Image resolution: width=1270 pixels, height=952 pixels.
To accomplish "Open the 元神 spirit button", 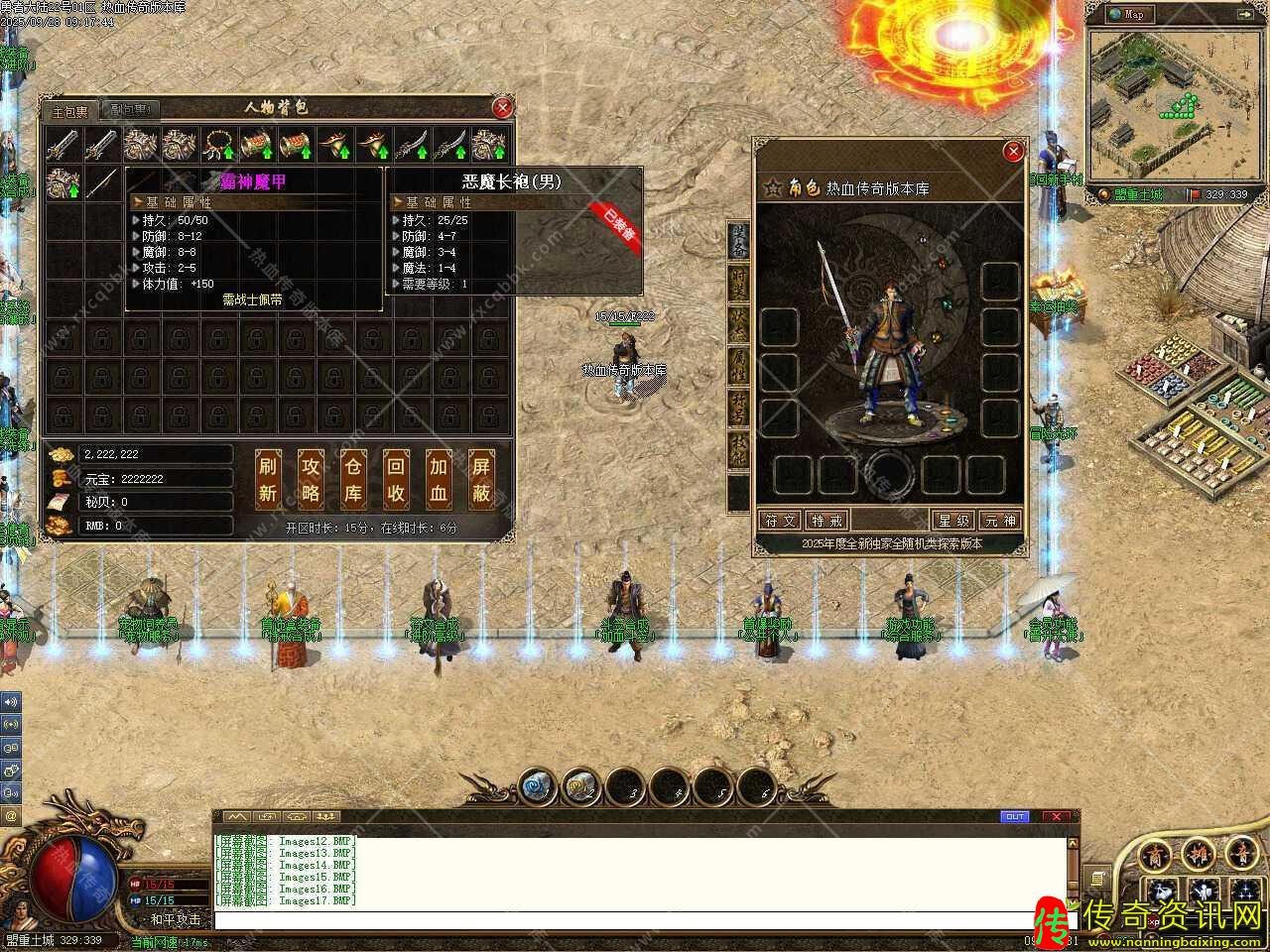I will pos(999,521).
